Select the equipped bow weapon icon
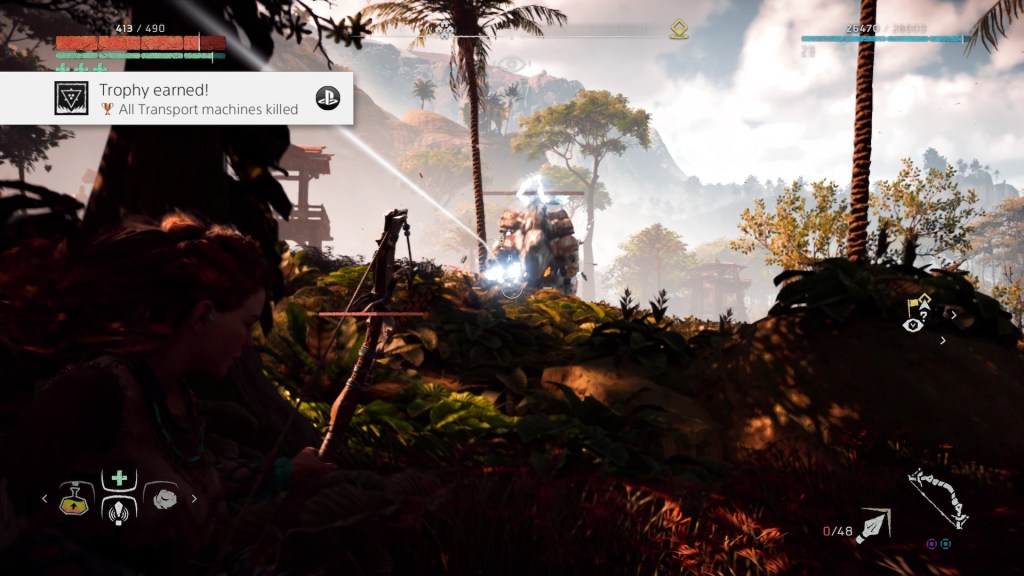This screenshot has height=576, width=1024. [937, 498]
